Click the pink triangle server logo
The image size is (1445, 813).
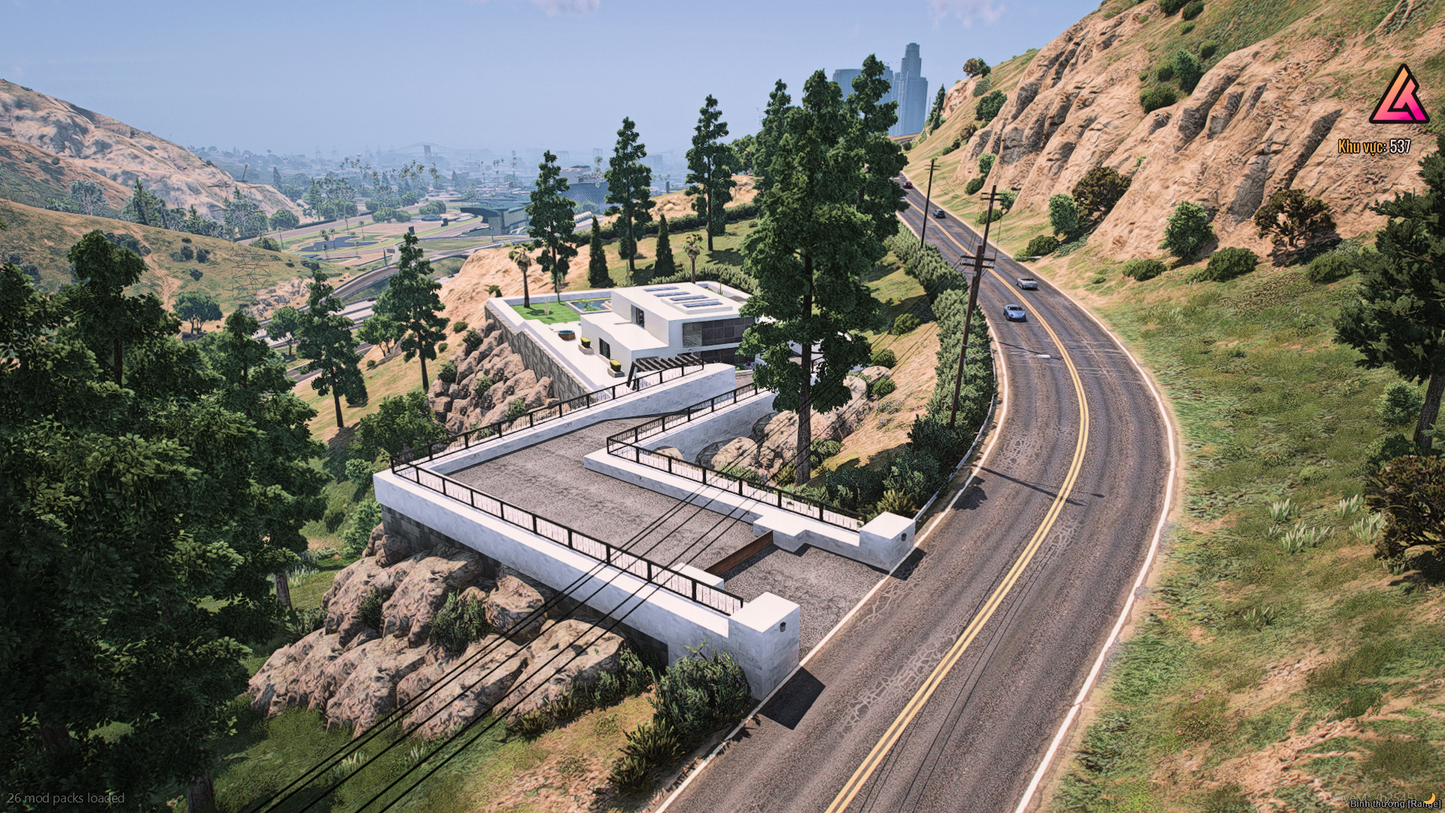(1398, 97)
